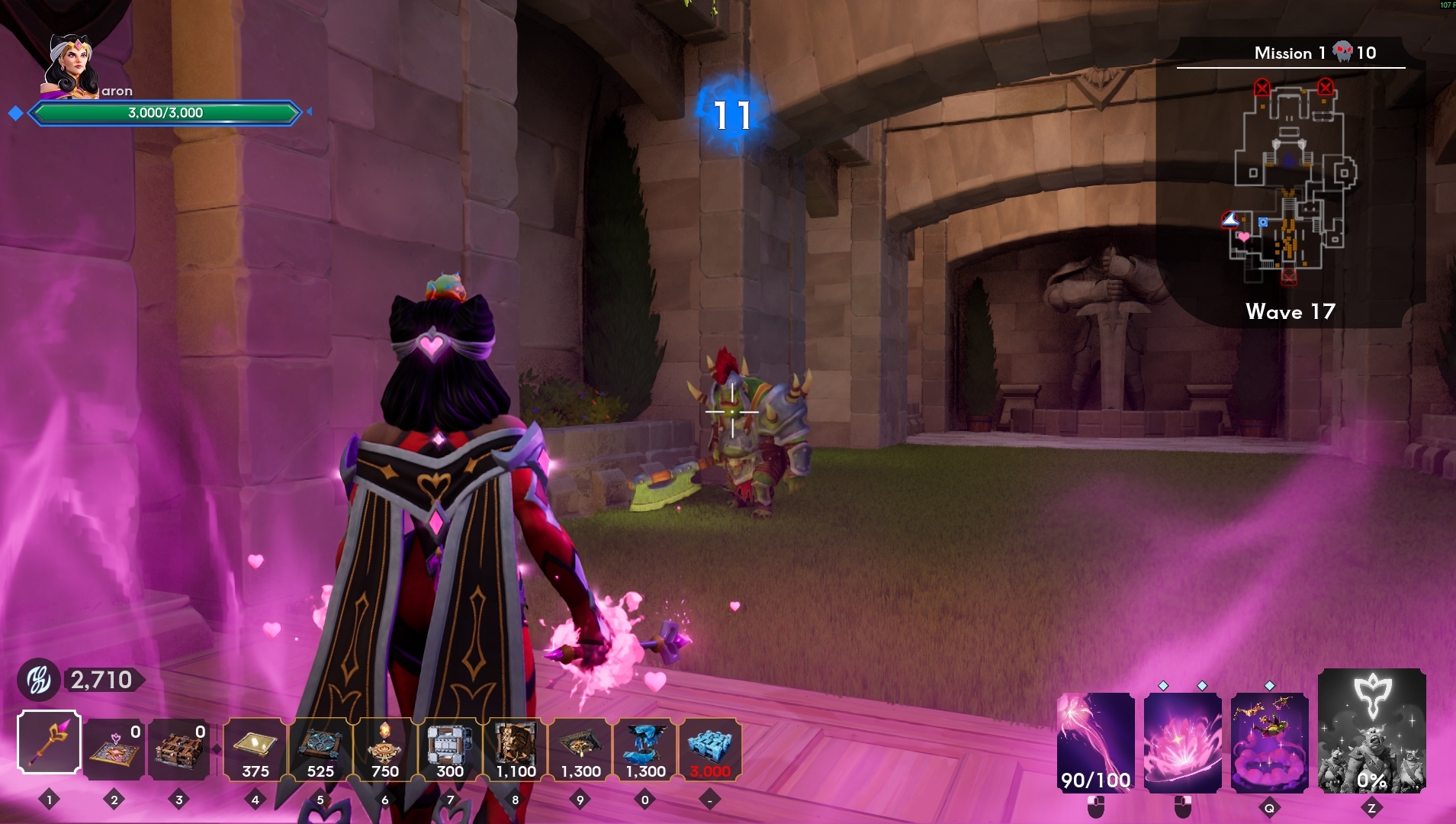The image size is (1456, 824).
Task: Pick the 1,100-cost wall trap
Action: 516,748
